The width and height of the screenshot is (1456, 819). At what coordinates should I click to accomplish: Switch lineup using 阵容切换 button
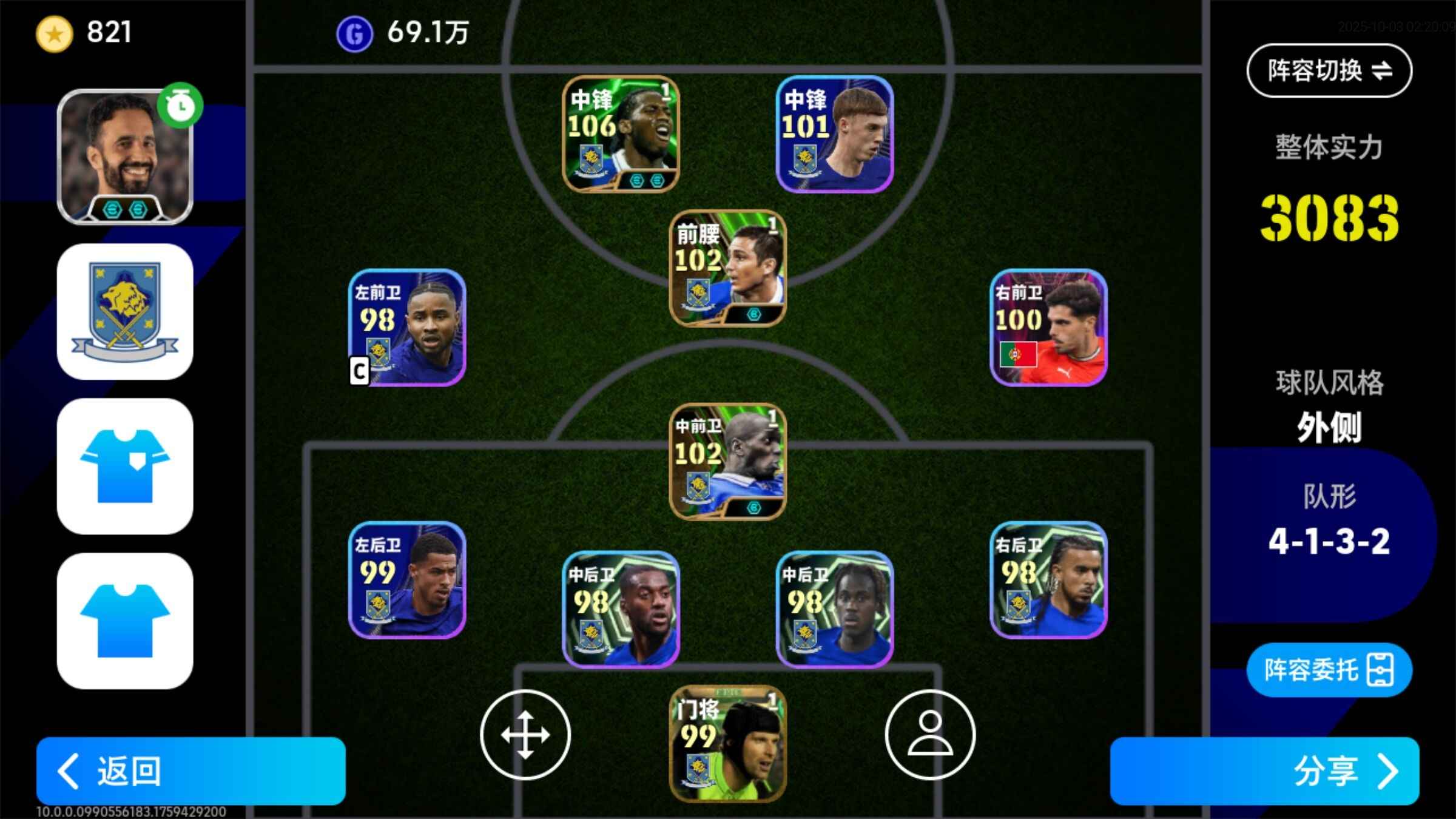[1329, 70]
